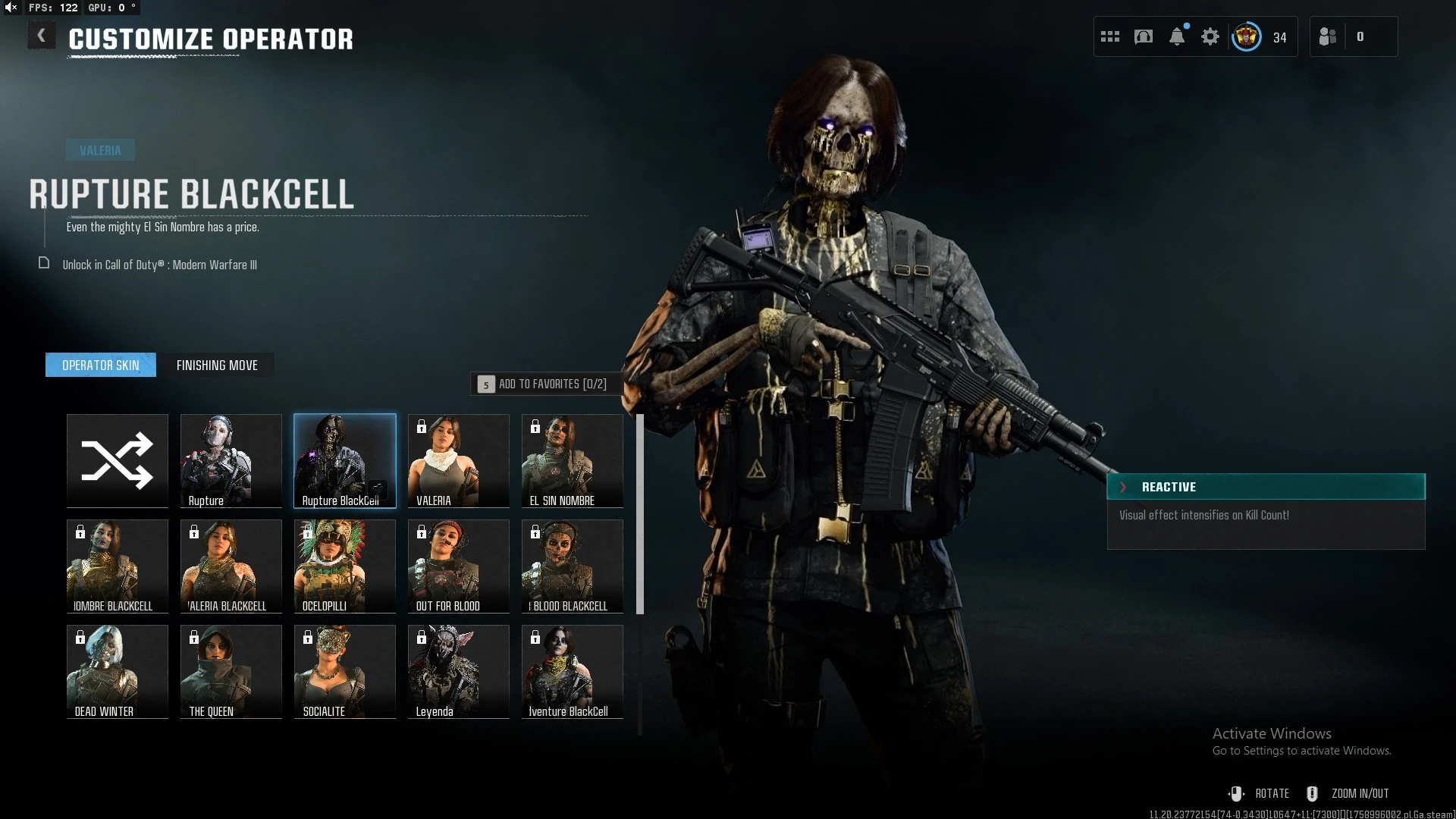Select the Operator Skin tab
This screenshot has width=1456, height=819.
101,366
